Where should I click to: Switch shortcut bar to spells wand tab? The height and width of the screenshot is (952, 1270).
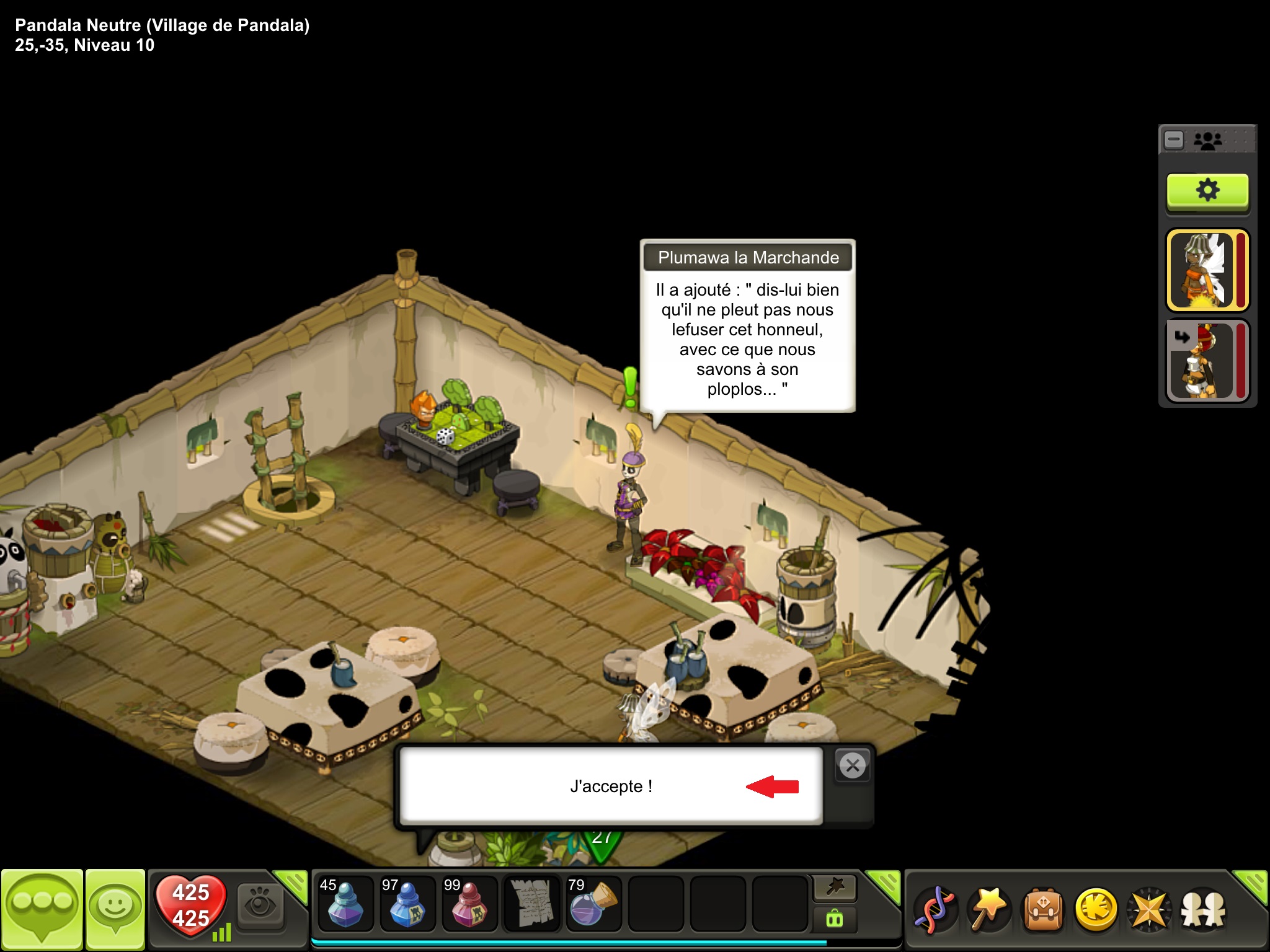tap(835, 888)
